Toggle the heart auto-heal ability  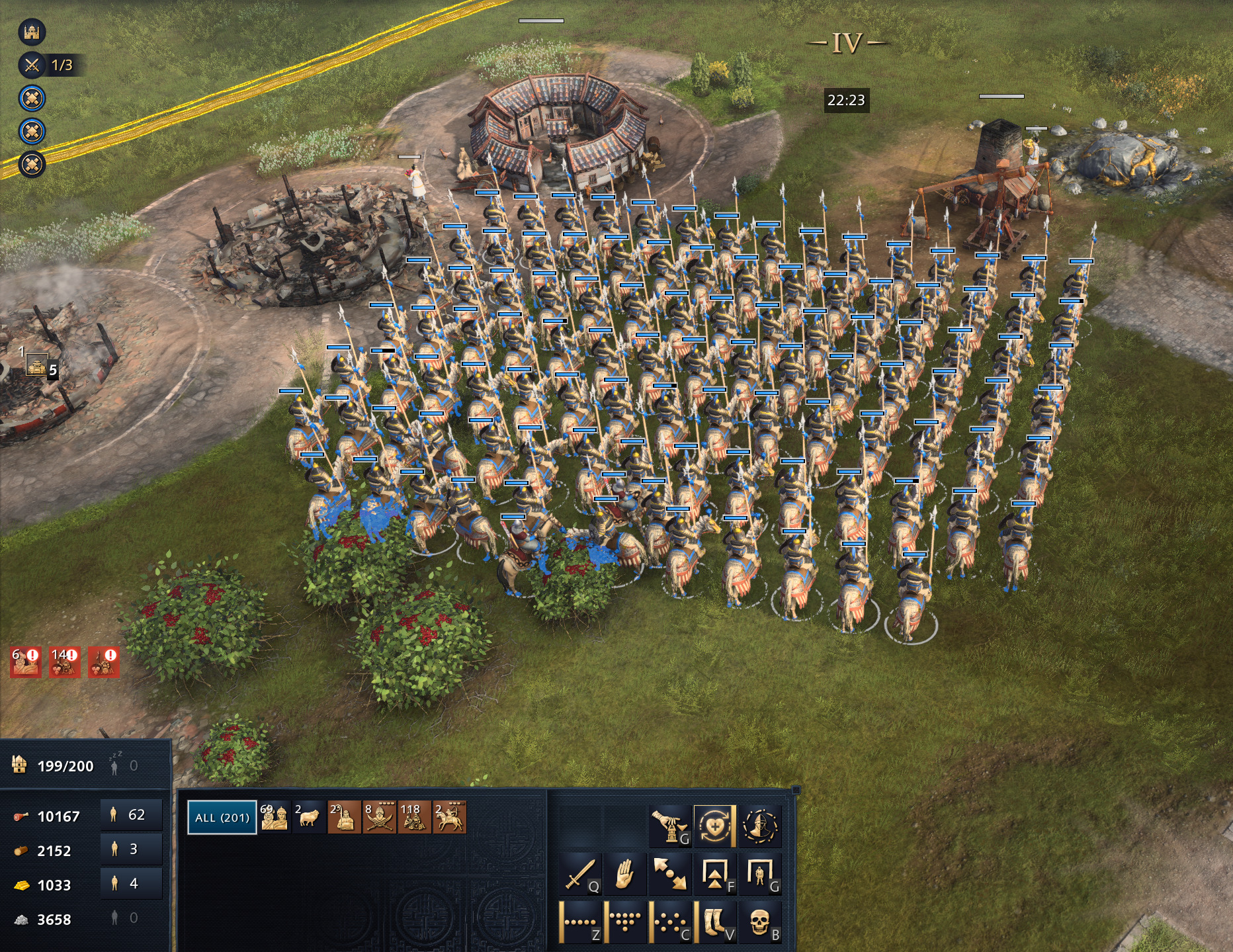pyautogui.click(x=714, y=826)
